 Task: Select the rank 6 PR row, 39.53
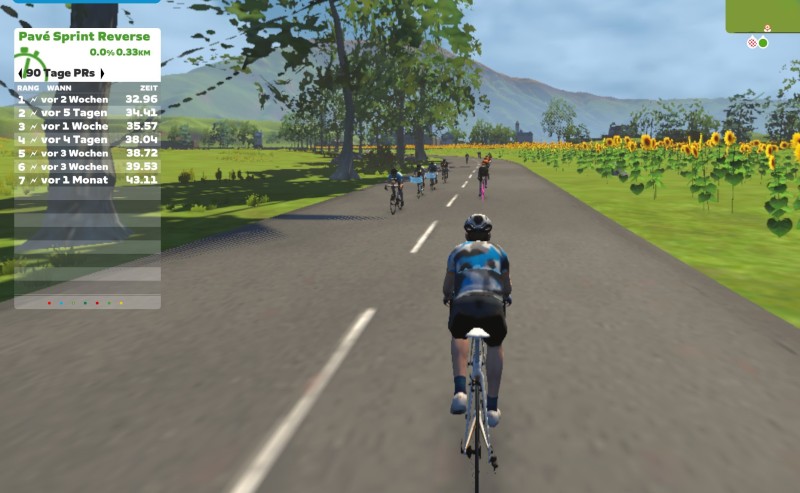coord(87,166)
